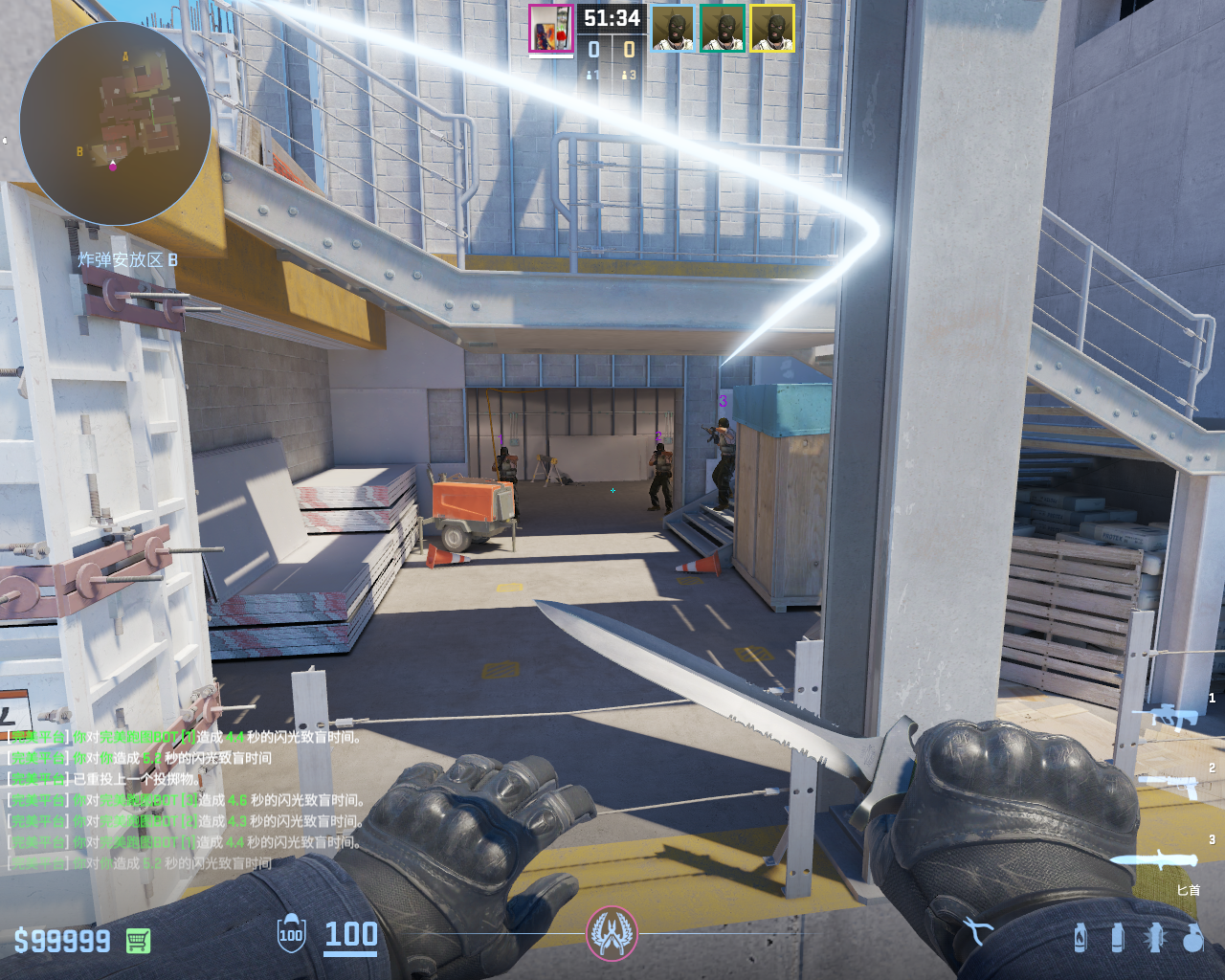The image size is (1225, 980).
Task: Choose the plain smoke grenade canister
Action: (1118, 937)
